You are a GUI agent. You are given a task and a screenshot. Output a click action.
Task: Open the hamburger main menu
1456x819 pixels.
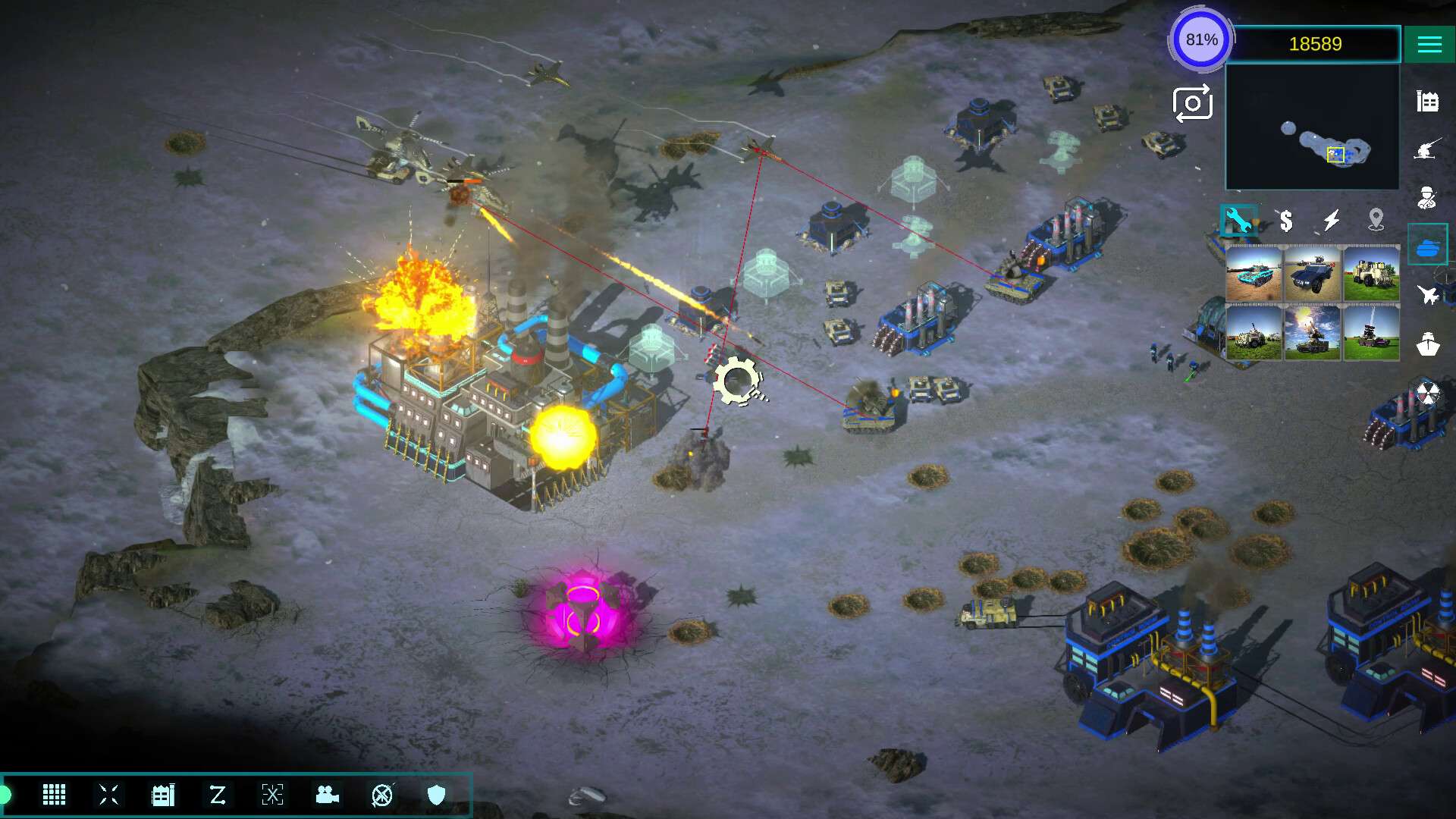[x=1429, y=45]
